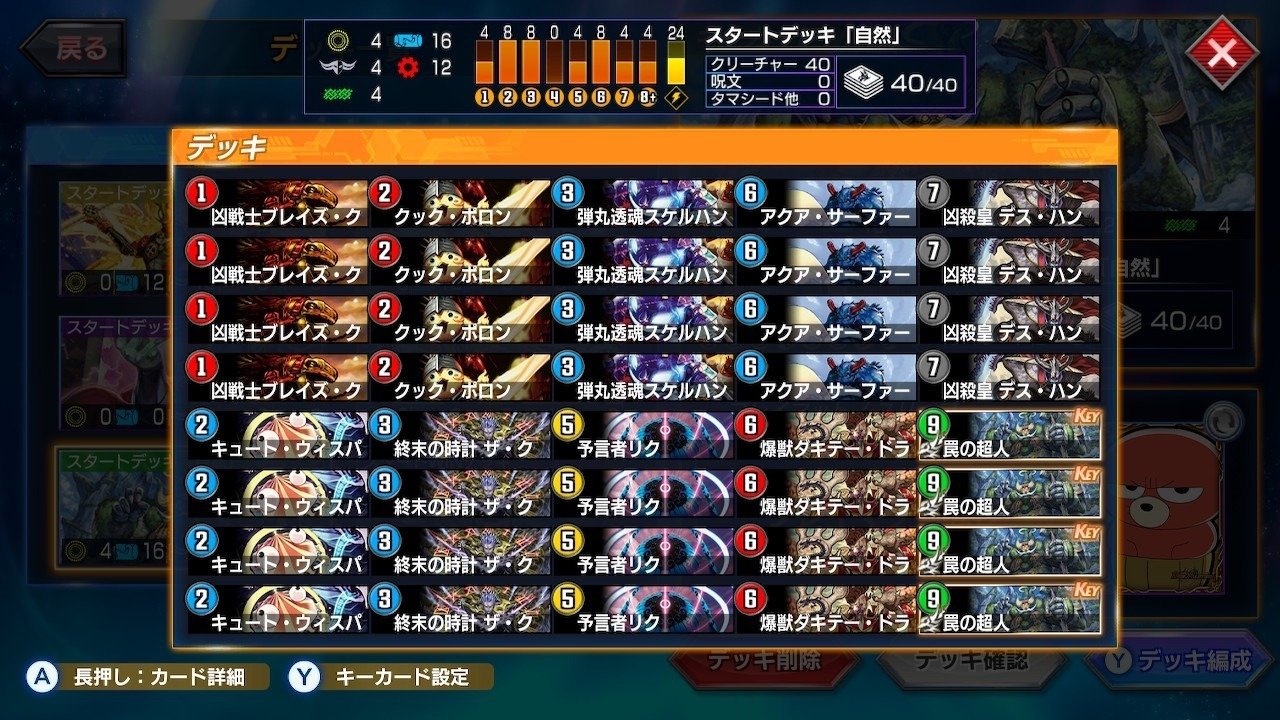
Task: Select cost 8+ marker in the mana curve
Action: (647, 96)
